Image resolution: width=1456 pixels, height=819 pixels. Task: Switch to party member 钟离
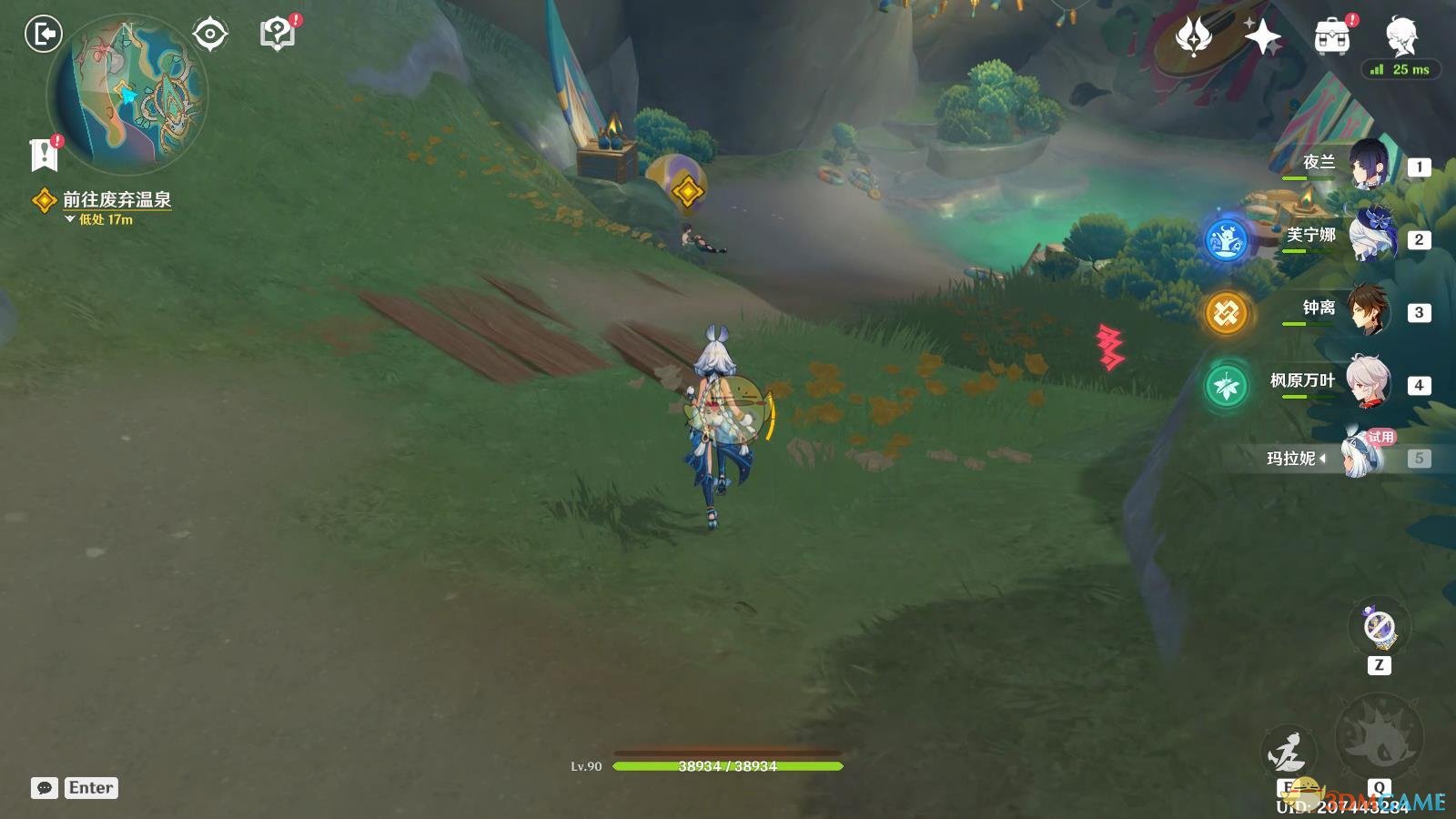pos(1368,310)
